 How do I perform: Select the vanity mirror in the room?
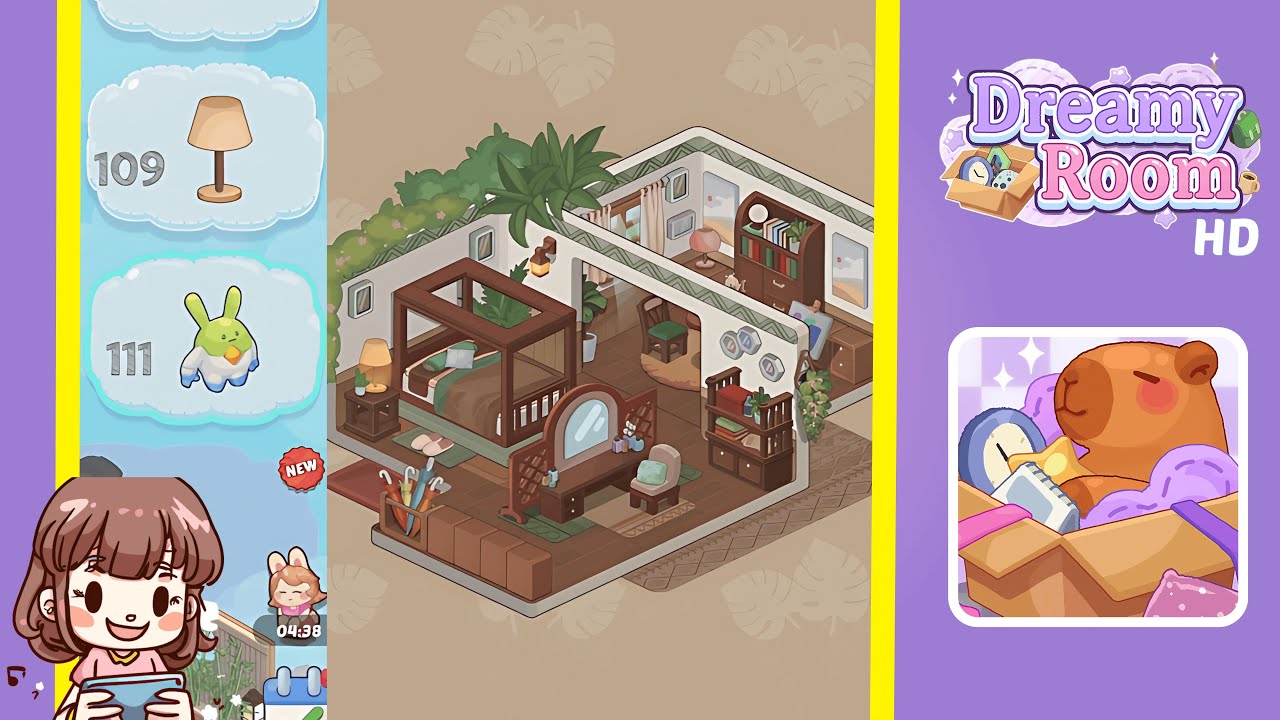580,430
